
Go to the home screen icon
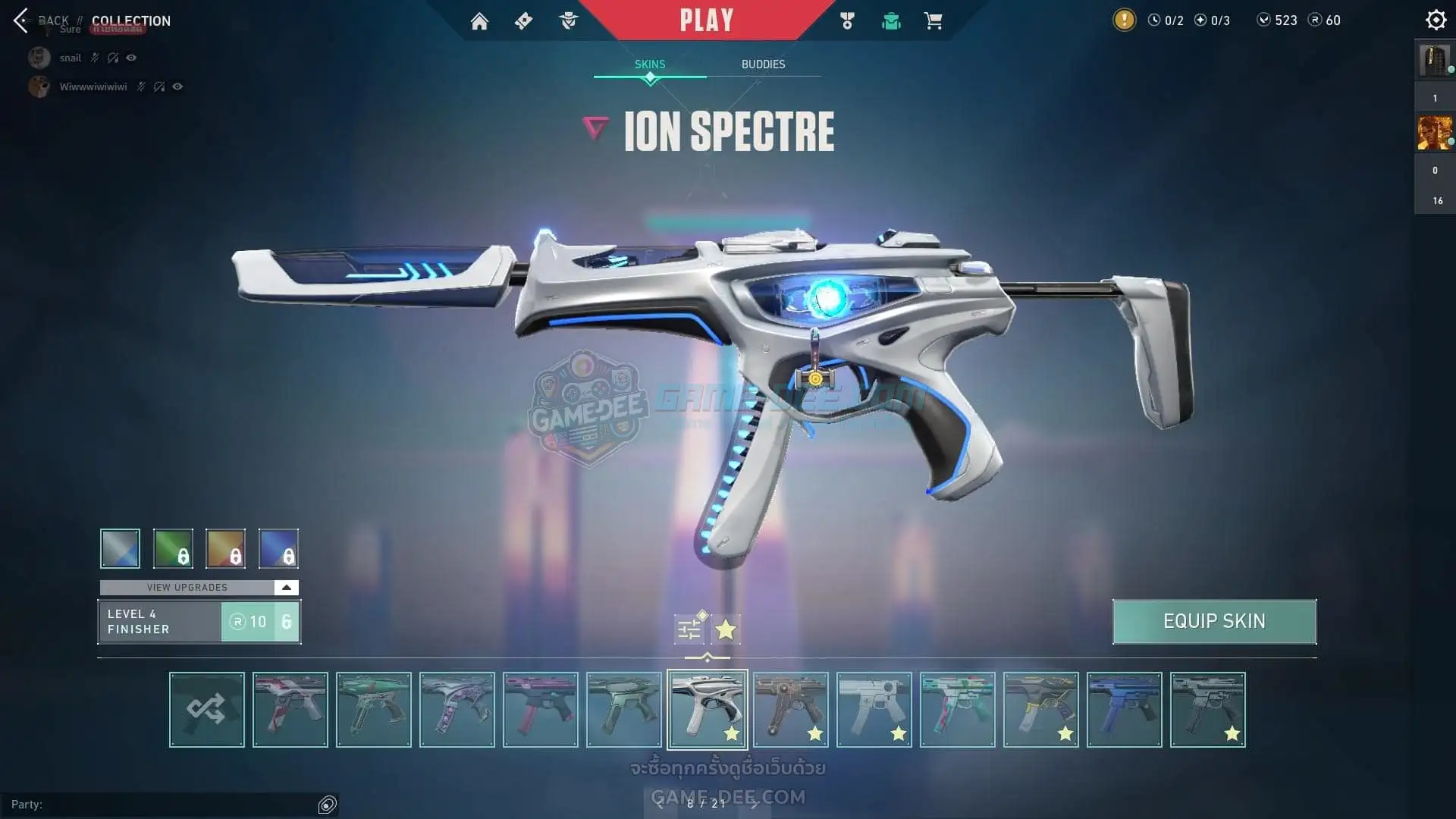(479, 21)
